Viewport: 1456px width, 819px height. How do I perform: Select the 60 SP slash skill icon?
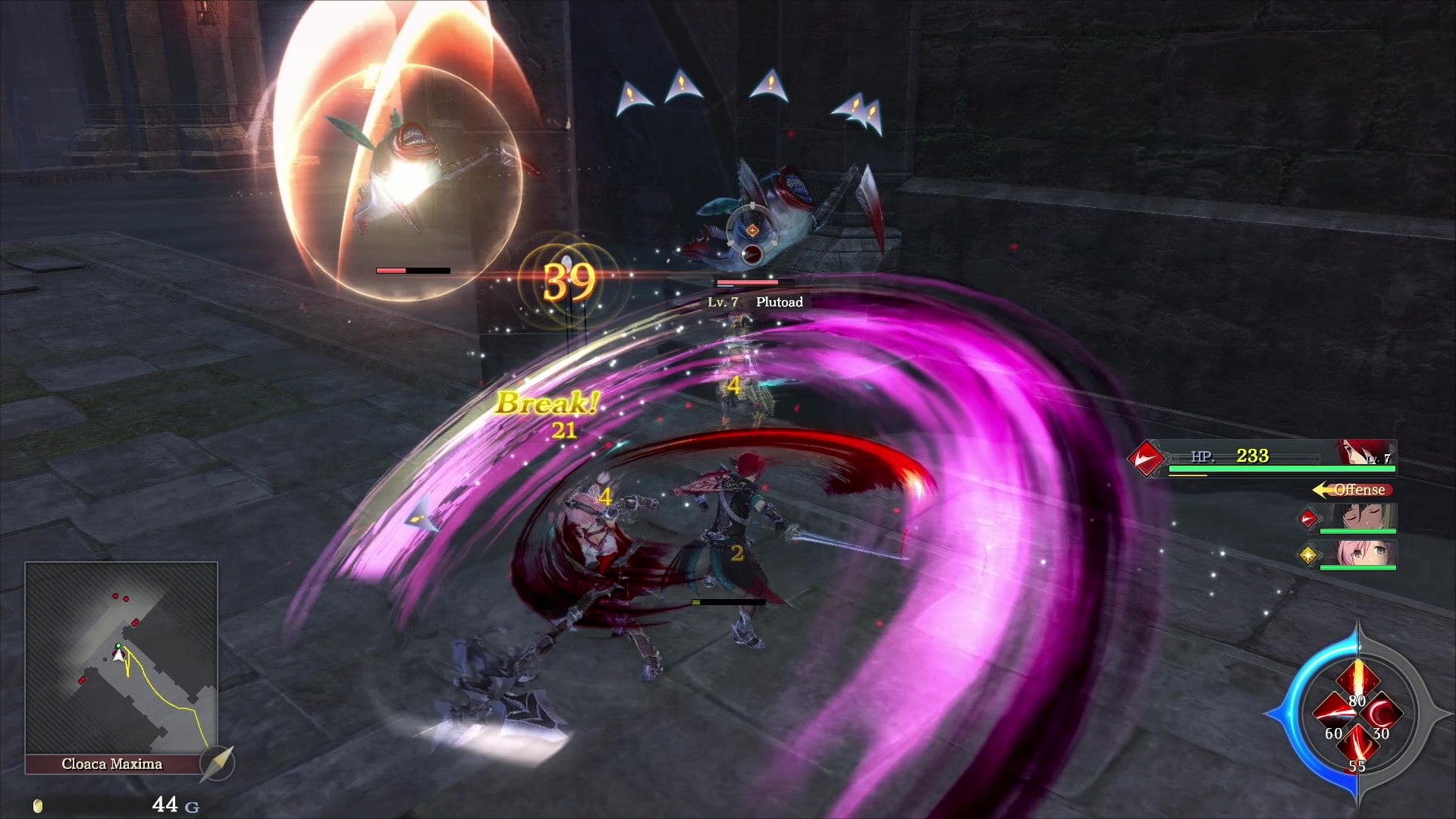pos(1336,712)
